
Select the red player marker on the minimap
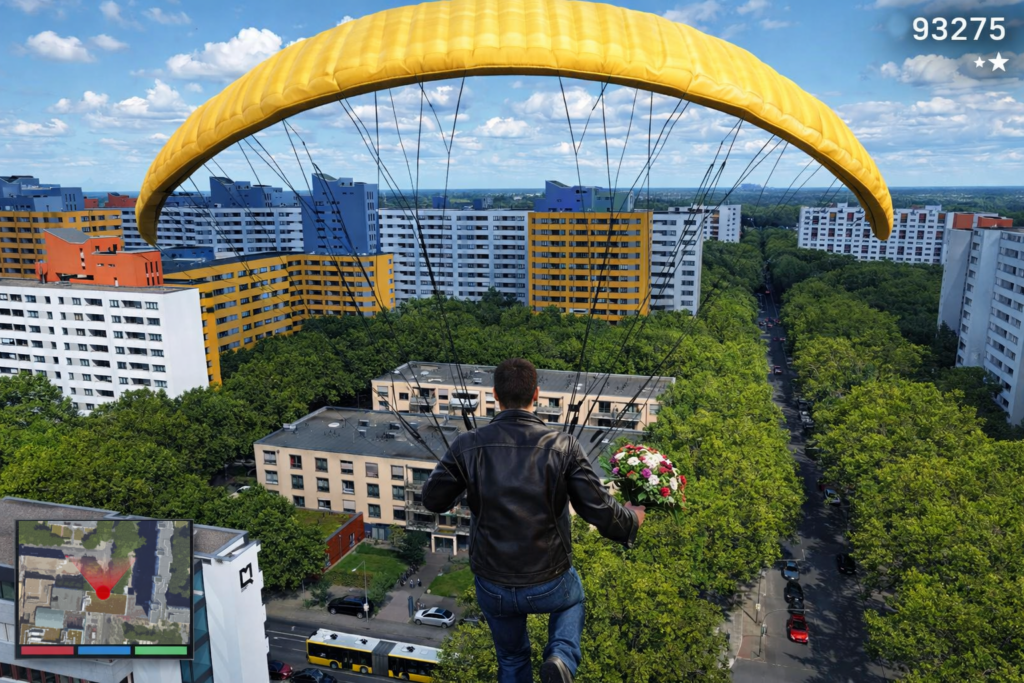[102, 592]
